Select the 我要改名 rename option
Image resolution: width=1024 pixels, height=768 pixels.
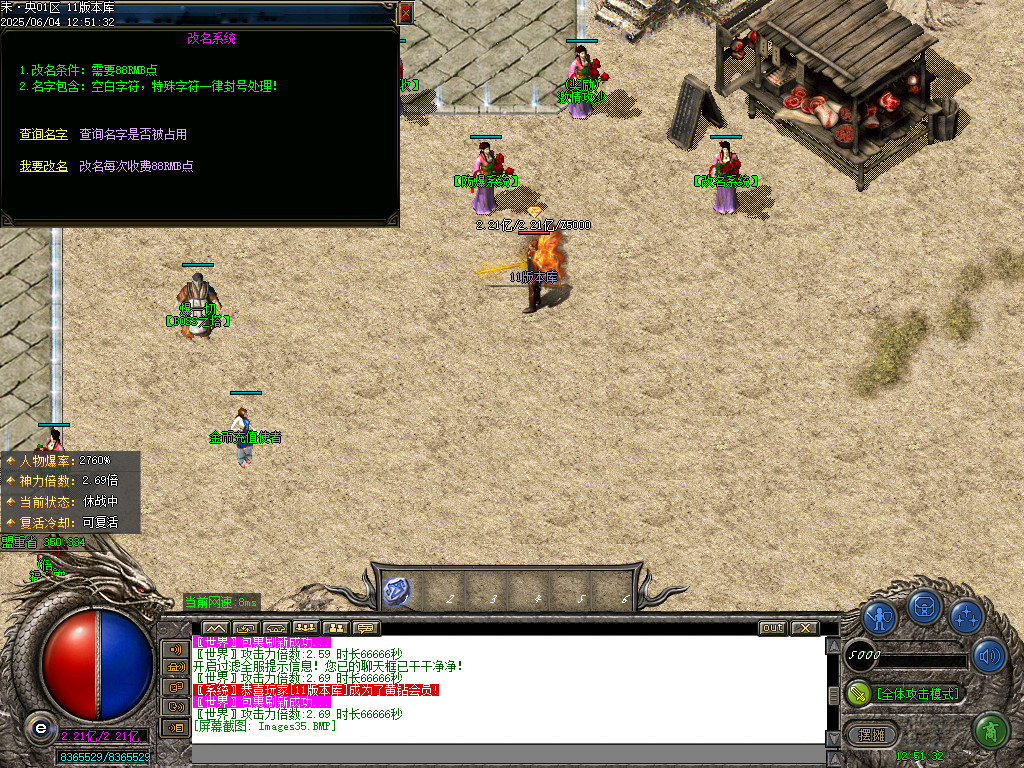43,166
